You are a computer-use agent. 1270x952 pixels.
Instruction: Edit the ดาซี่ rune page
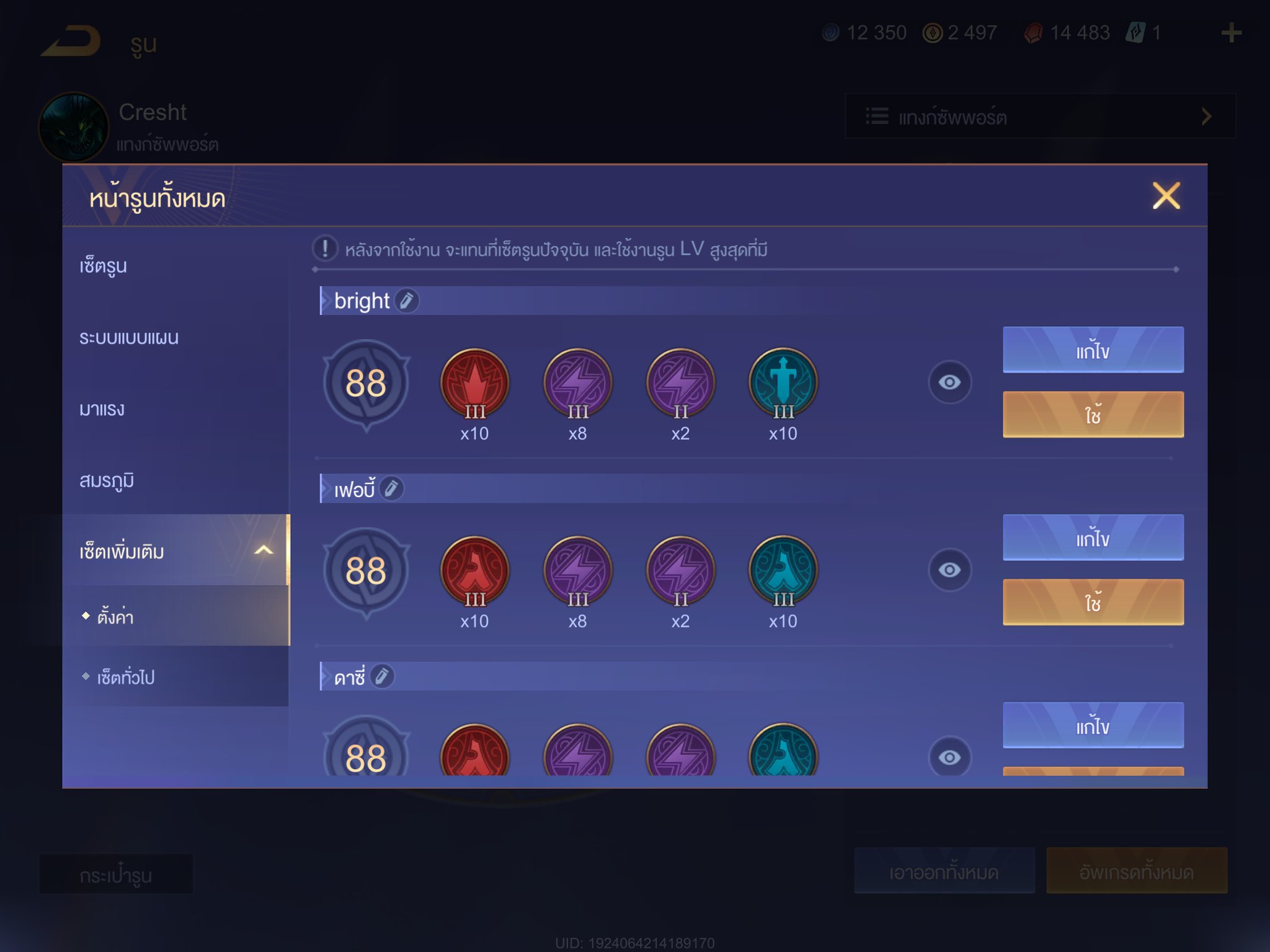click(x=1093, y=725)
